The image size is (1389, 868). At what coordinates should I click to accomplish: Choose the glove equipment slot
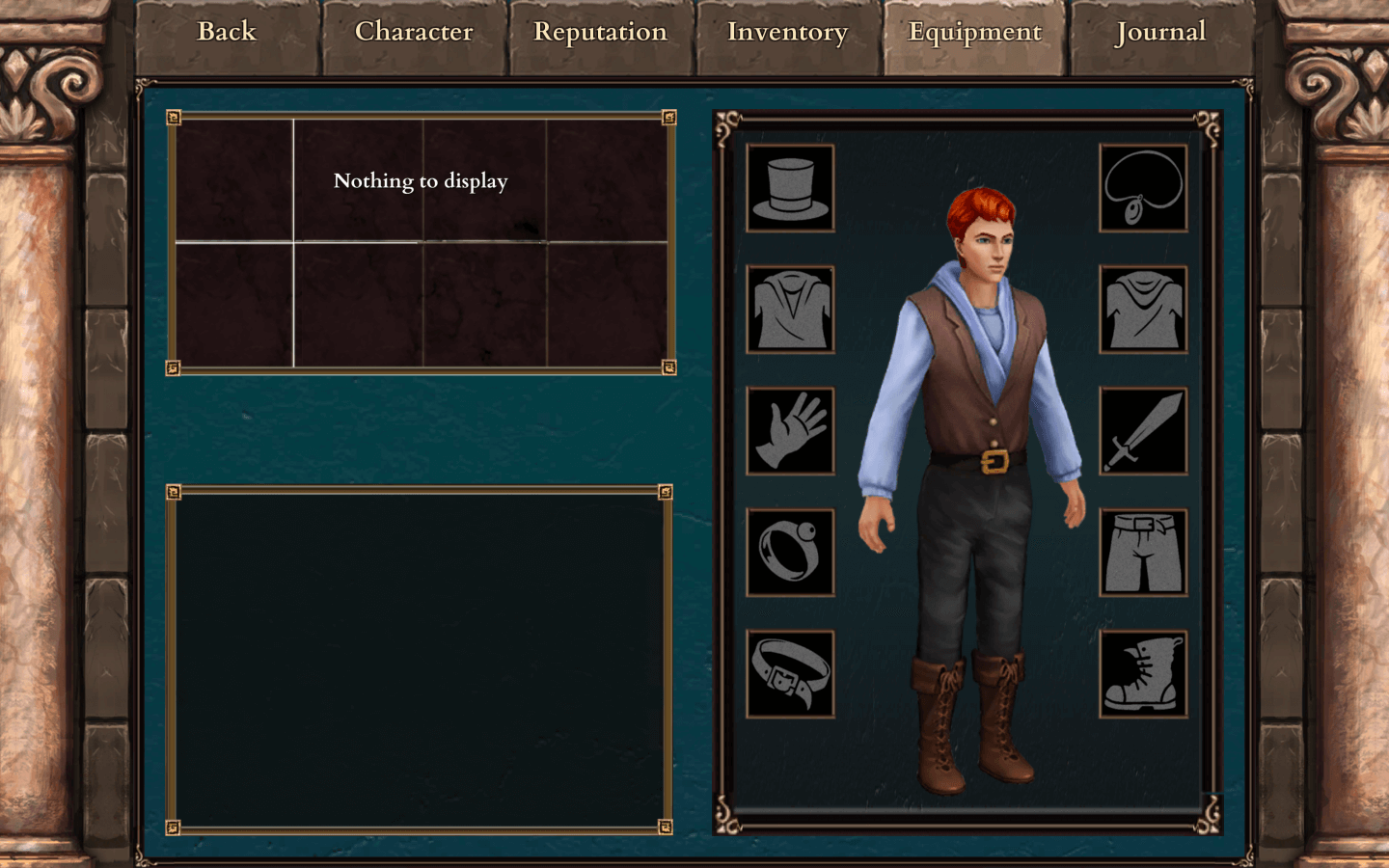[790, 431]
